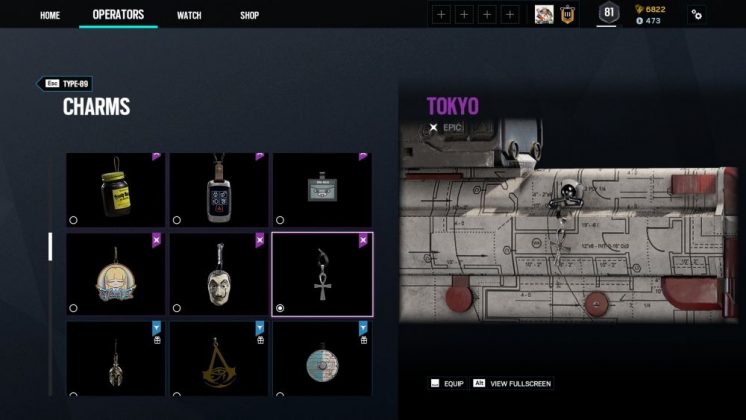Go back to the Type-89 weapon
The width and height of the screenshot is (746, 420).
pos(68,84)
